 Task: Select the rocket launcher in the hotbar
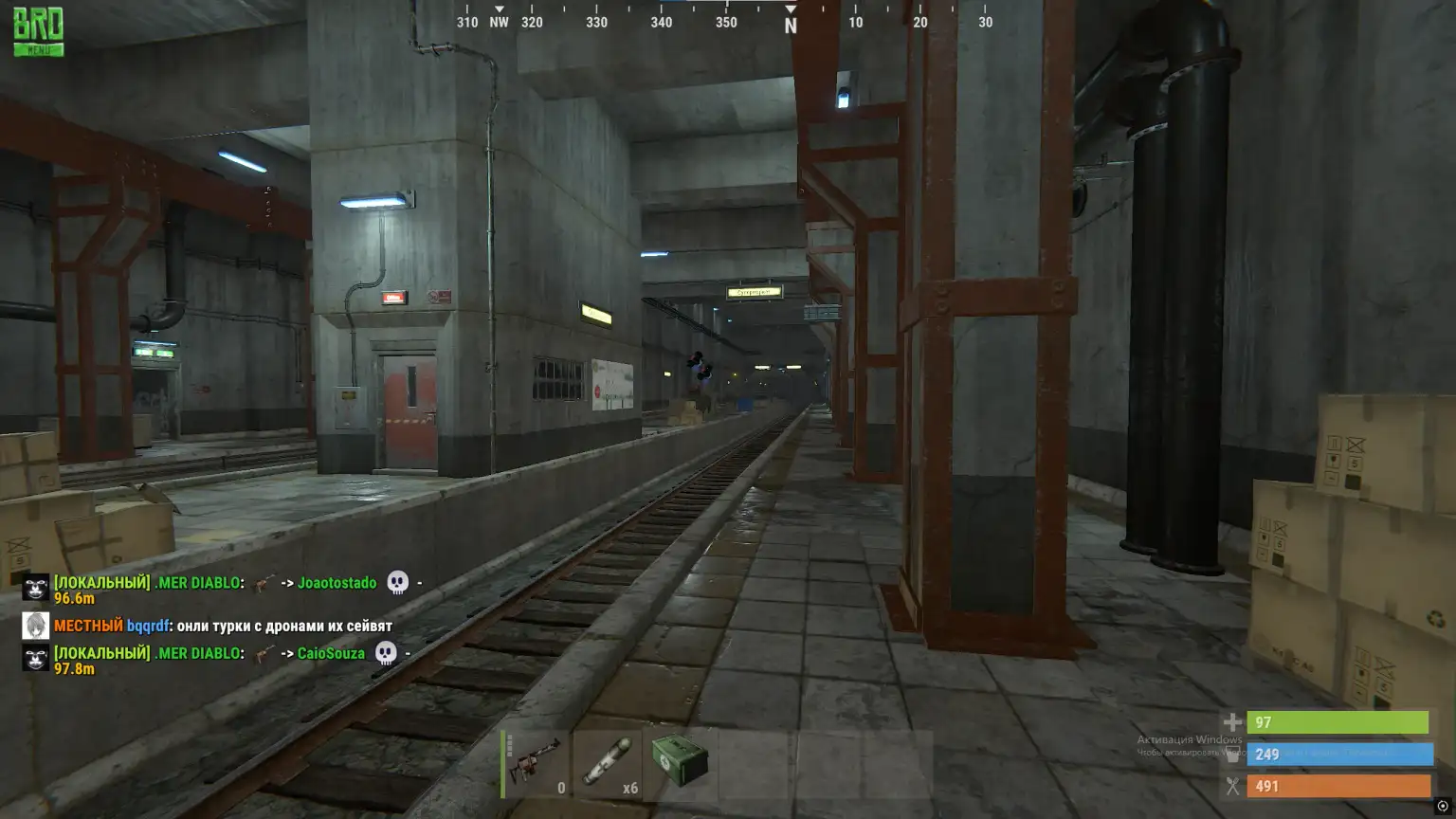(533, 763)
